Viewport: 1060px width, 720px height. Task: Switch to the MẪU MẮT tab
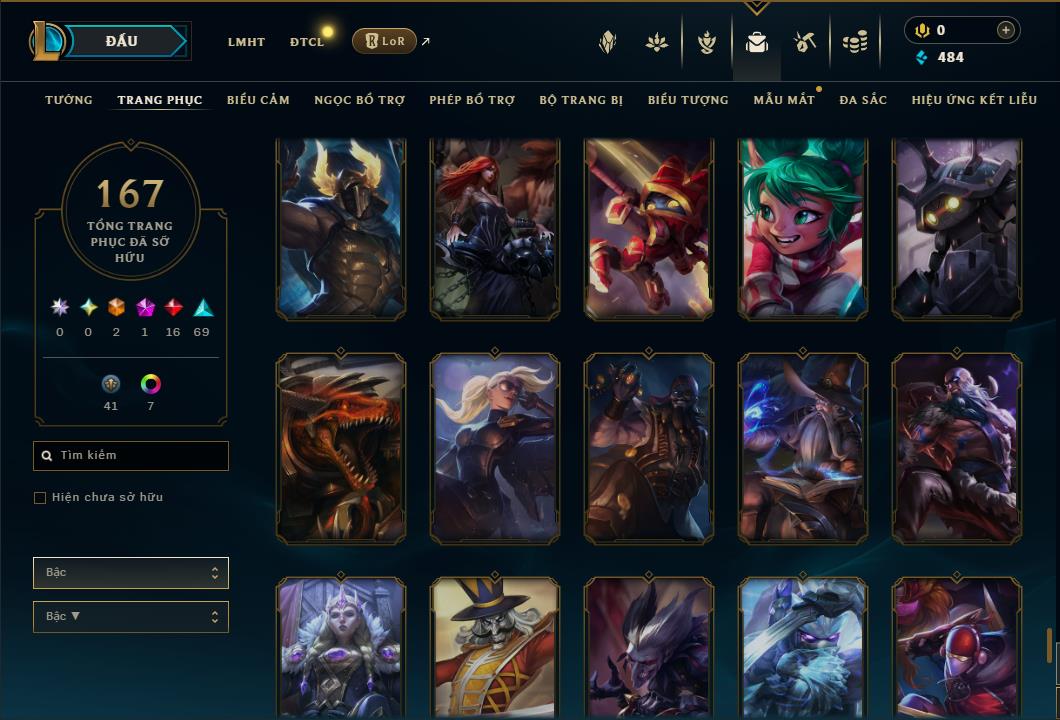tap(783, 100)
